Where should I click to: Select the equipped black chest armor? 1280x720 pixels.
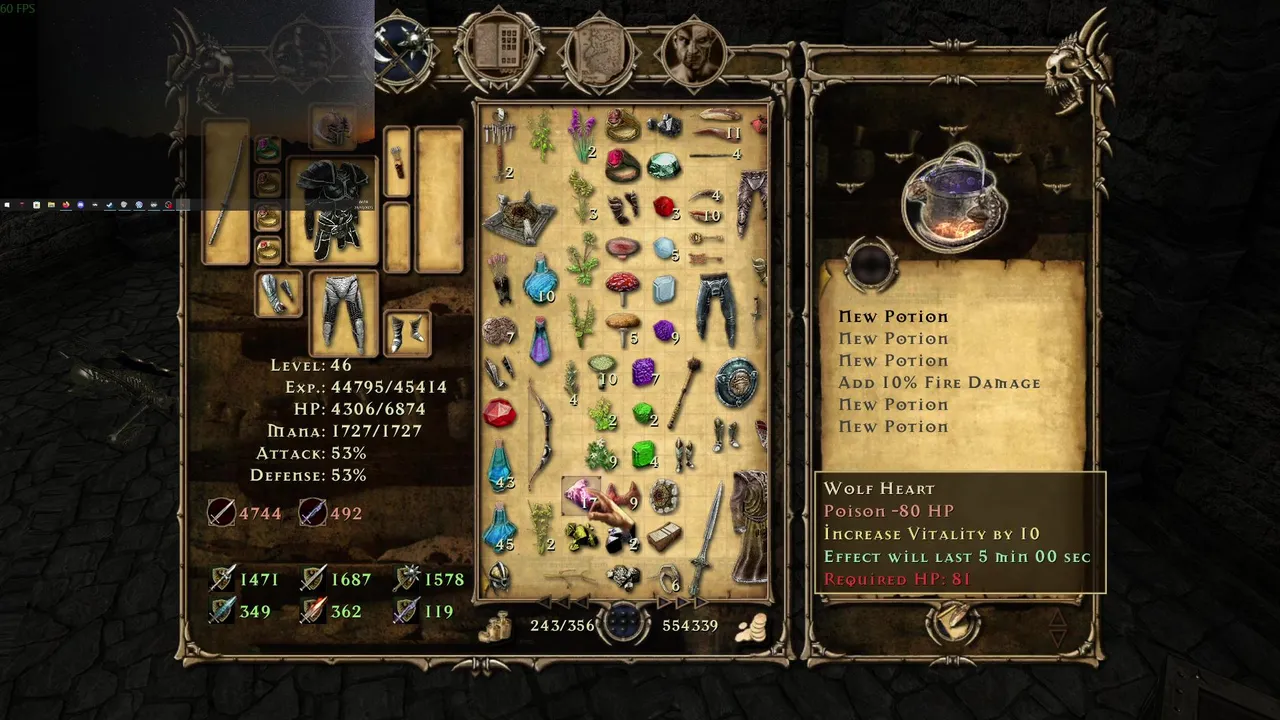(x=332, y=210)
